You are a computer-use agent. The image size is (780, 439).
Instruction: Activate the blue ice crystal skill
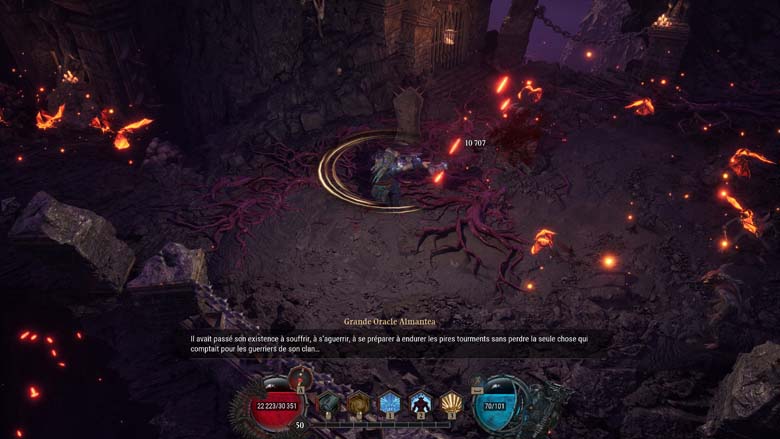(390, 403)
